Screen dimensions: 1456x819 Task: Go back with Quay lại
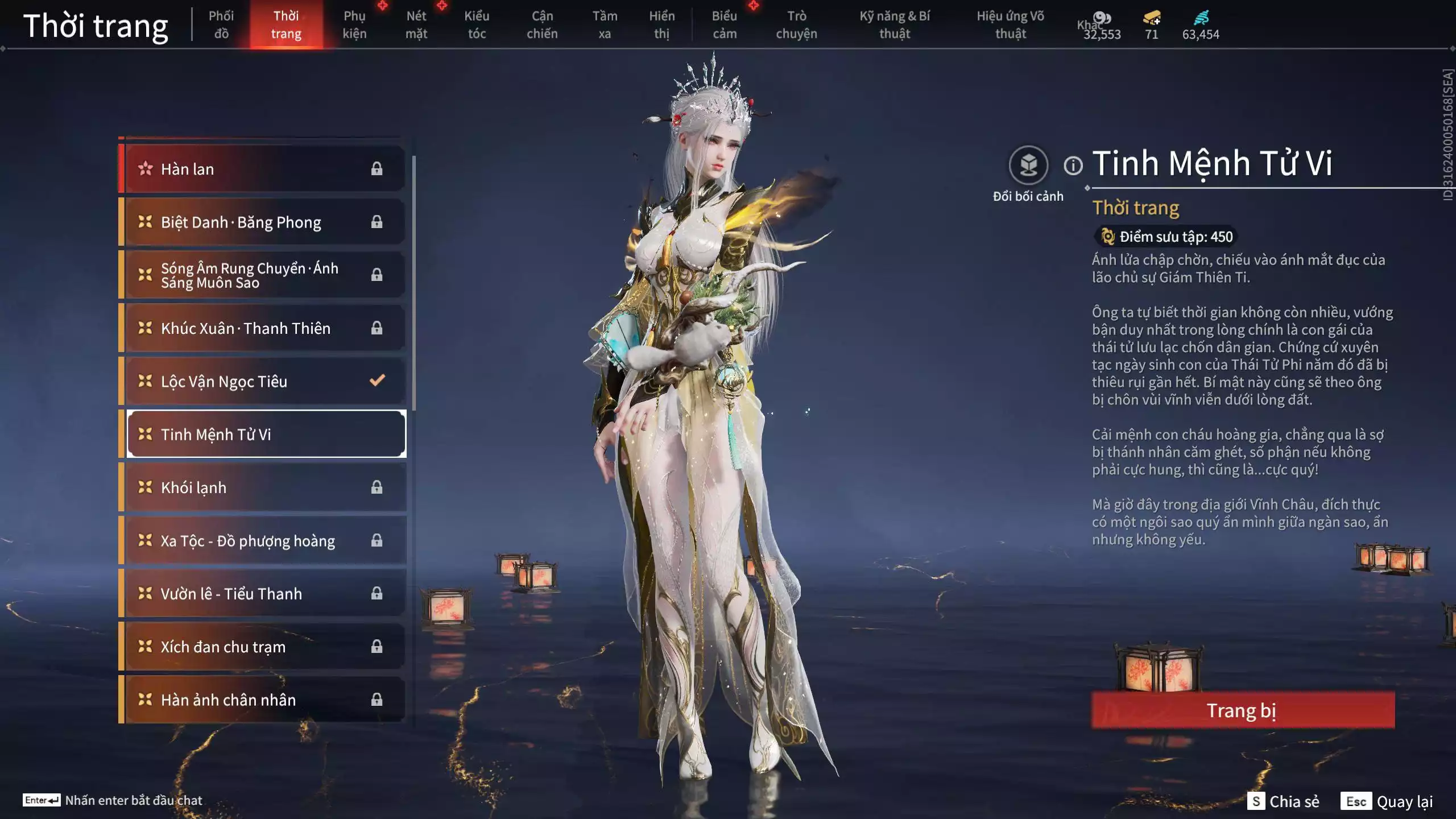(x=1388, y=801)
